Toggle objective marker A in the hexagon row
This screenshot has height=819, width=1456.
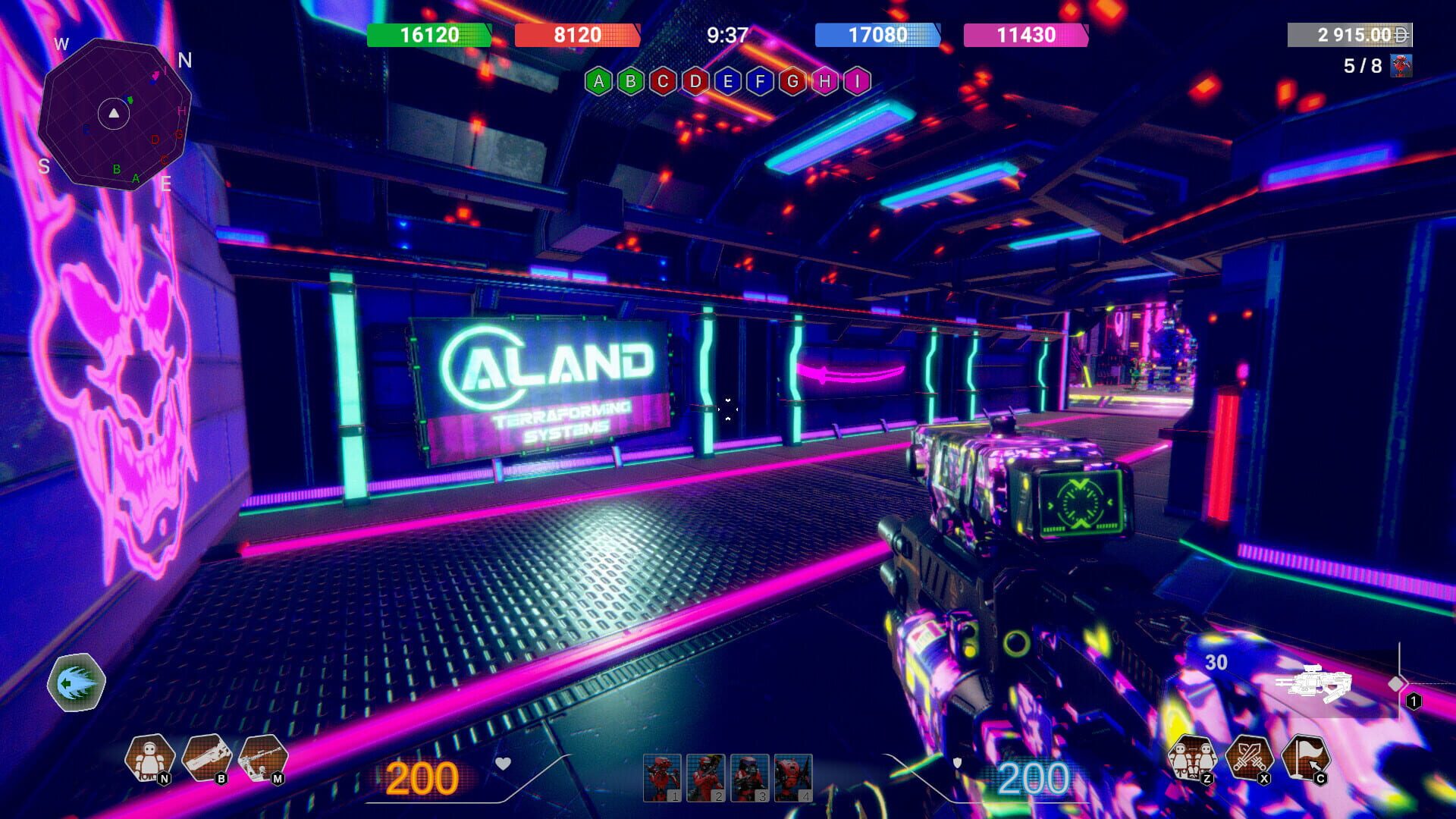tap(600, 78)
